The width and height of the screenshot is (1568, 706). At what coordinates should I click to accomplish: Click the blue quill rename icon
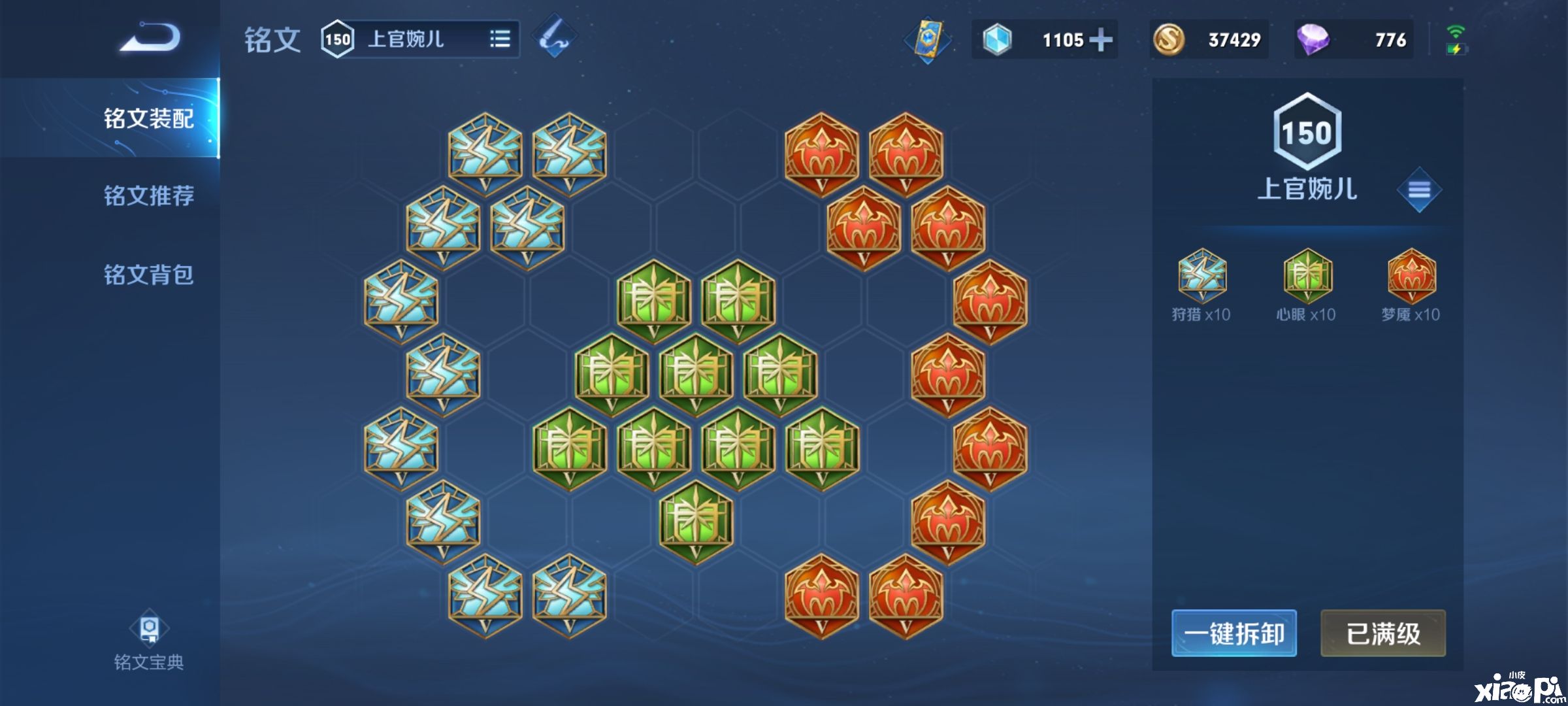[x=554, y=36]
